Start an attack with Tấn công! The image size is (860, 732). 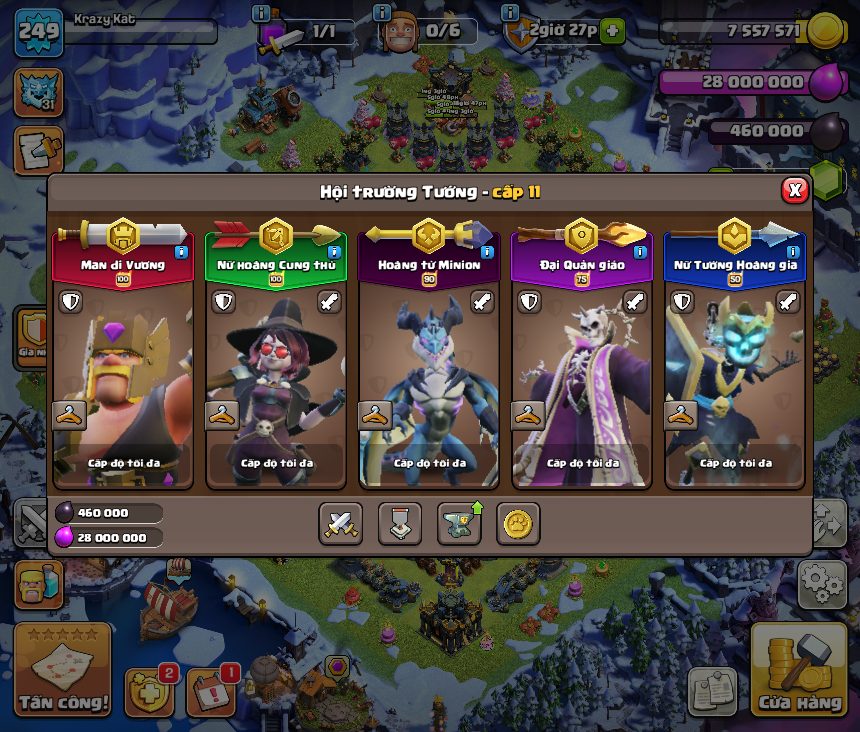[62, 670]
